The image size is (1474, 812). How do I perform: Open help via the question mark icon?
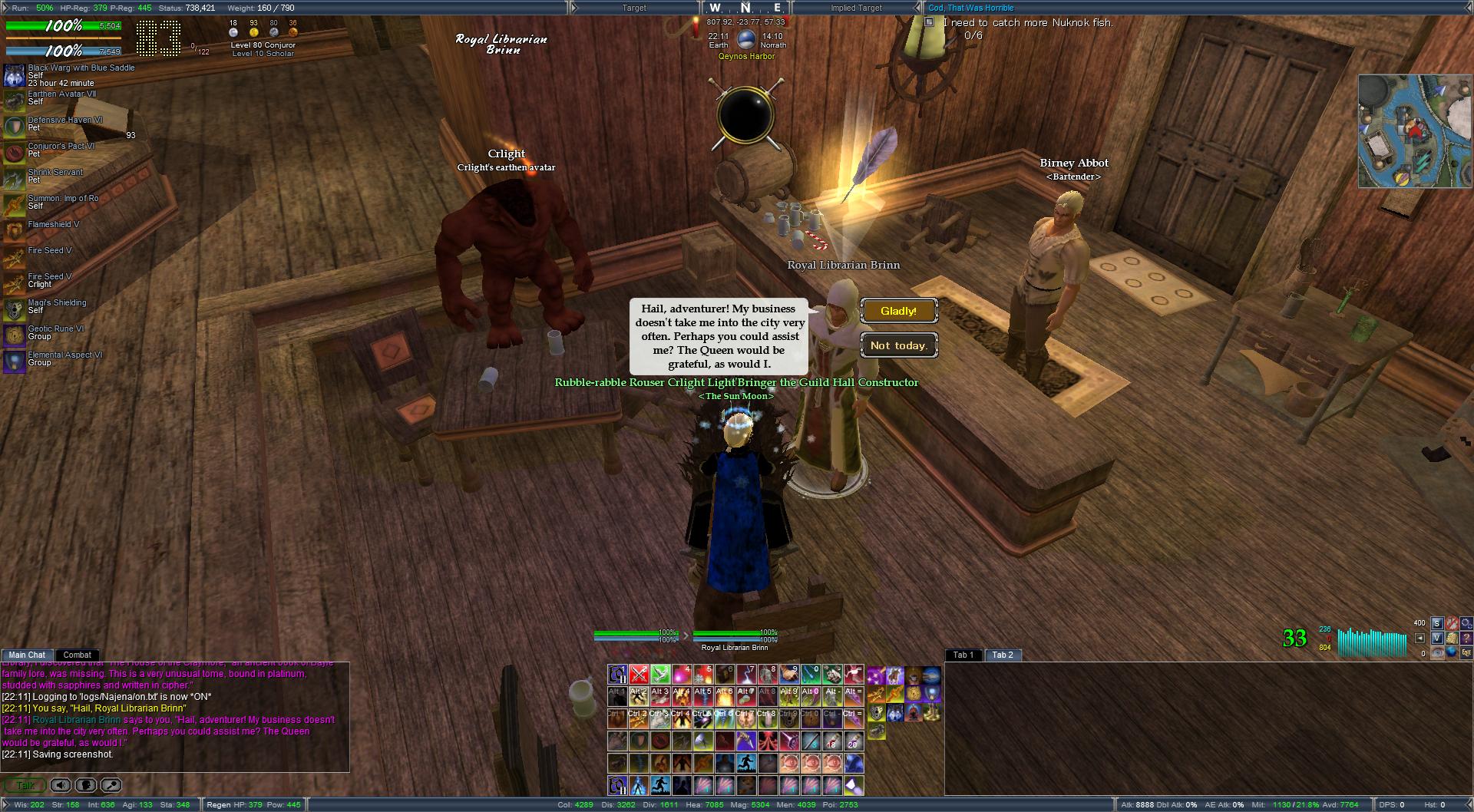click(1466, 638)
